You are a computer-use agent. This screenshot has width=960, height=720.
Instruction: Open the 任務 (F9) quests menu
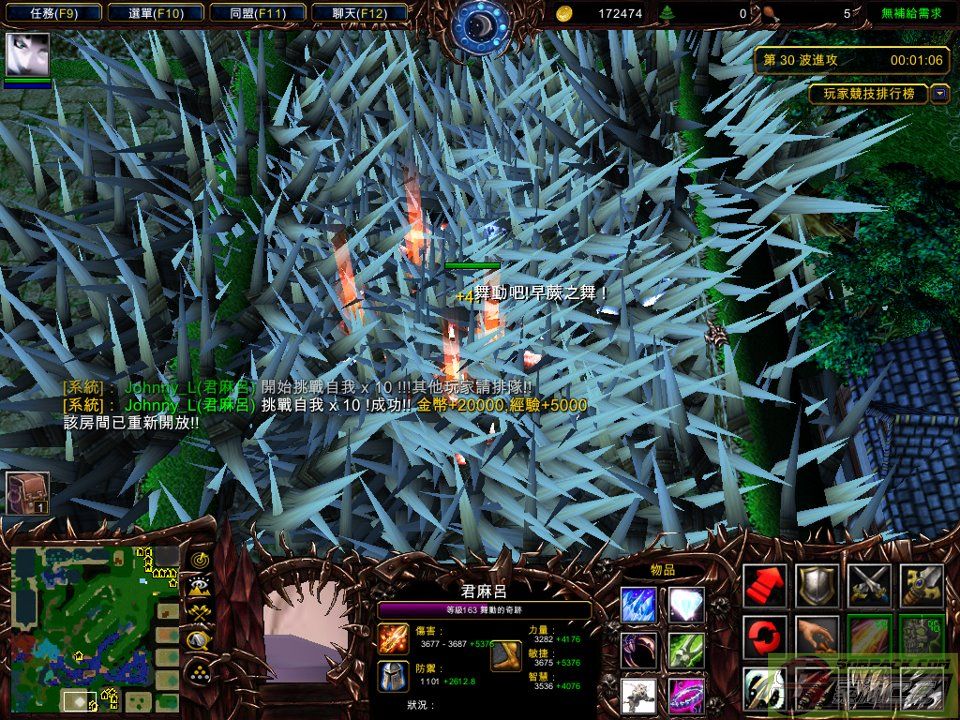52,14
